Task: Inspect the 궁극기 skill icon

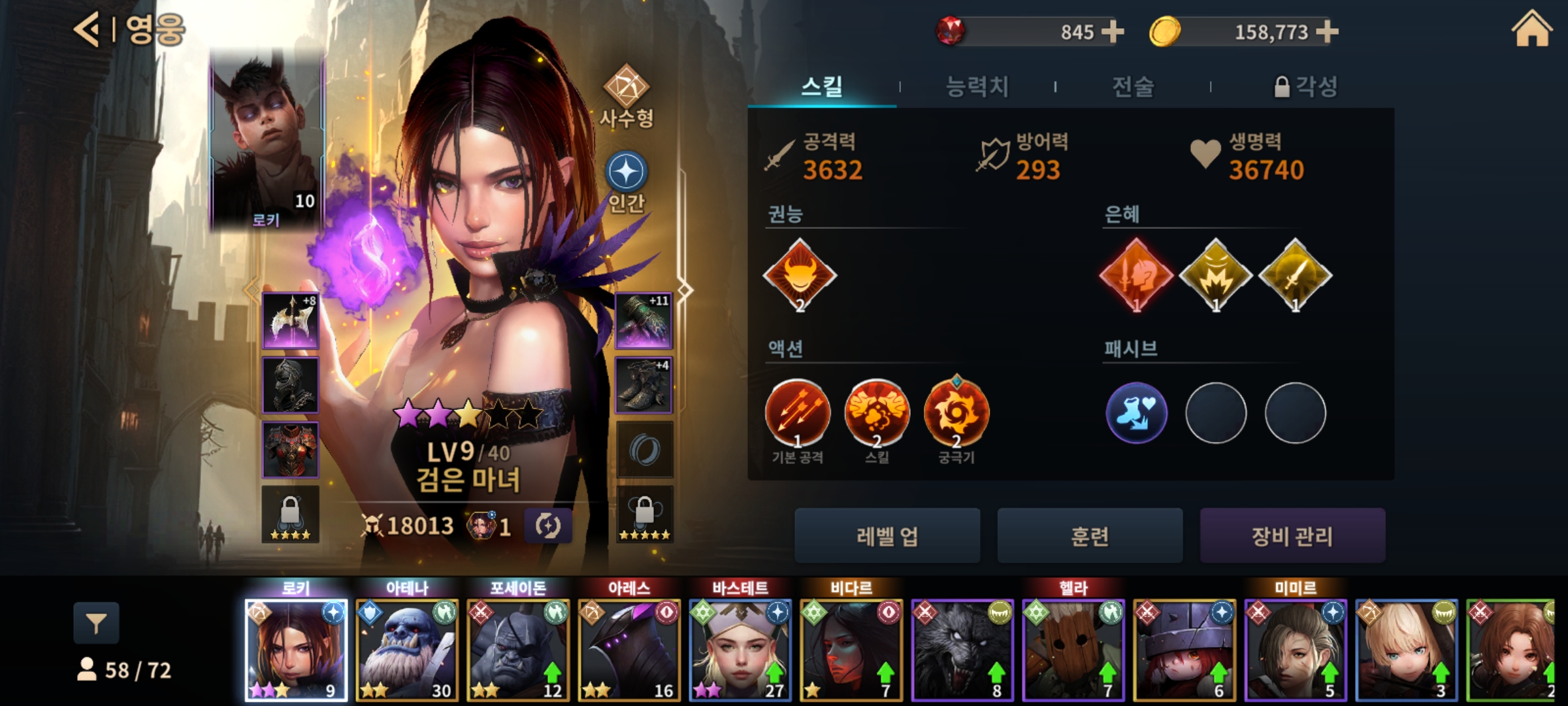Action: [x=956, y=413]
